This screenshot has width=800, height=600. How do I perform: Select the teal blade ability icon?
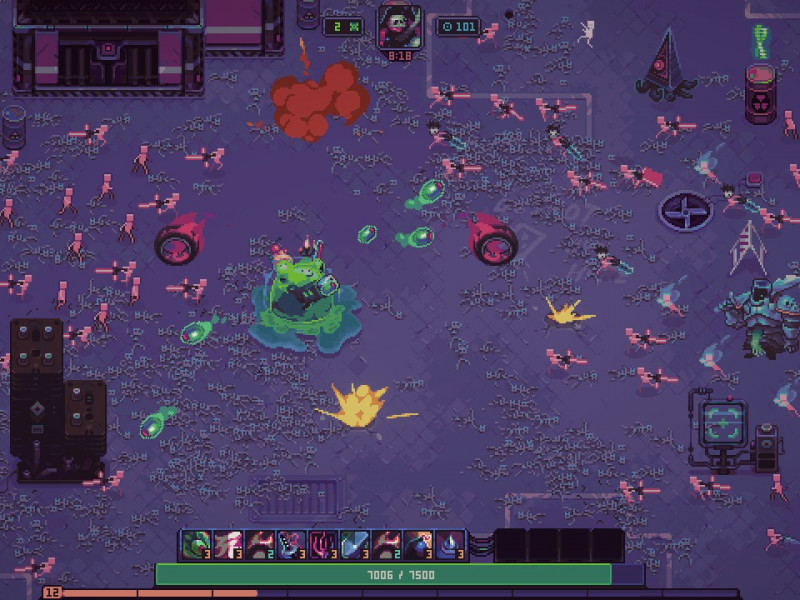coord(354,544)
